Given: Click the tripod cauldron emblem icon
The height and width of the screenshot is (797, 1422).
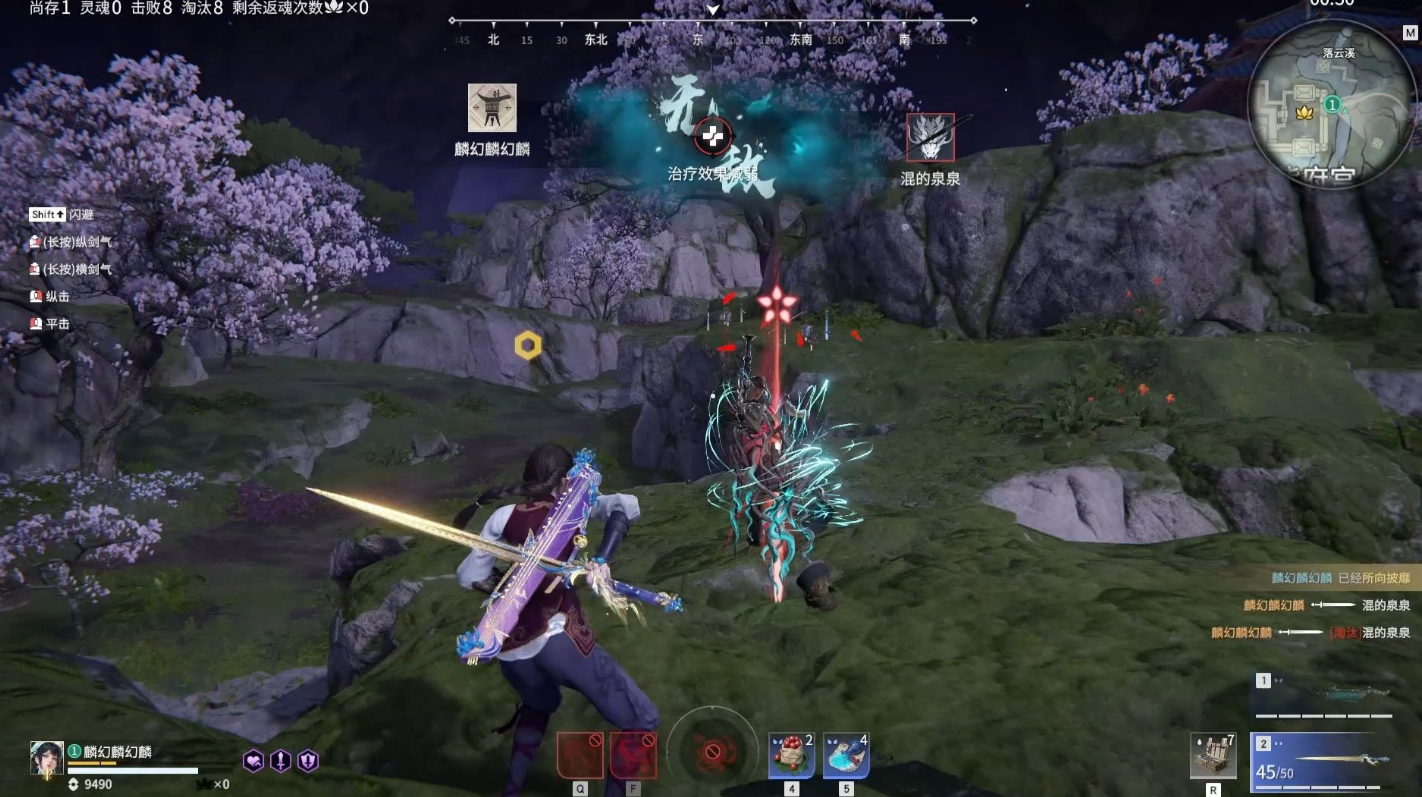Looking at the screenshot, I should 492,108.
